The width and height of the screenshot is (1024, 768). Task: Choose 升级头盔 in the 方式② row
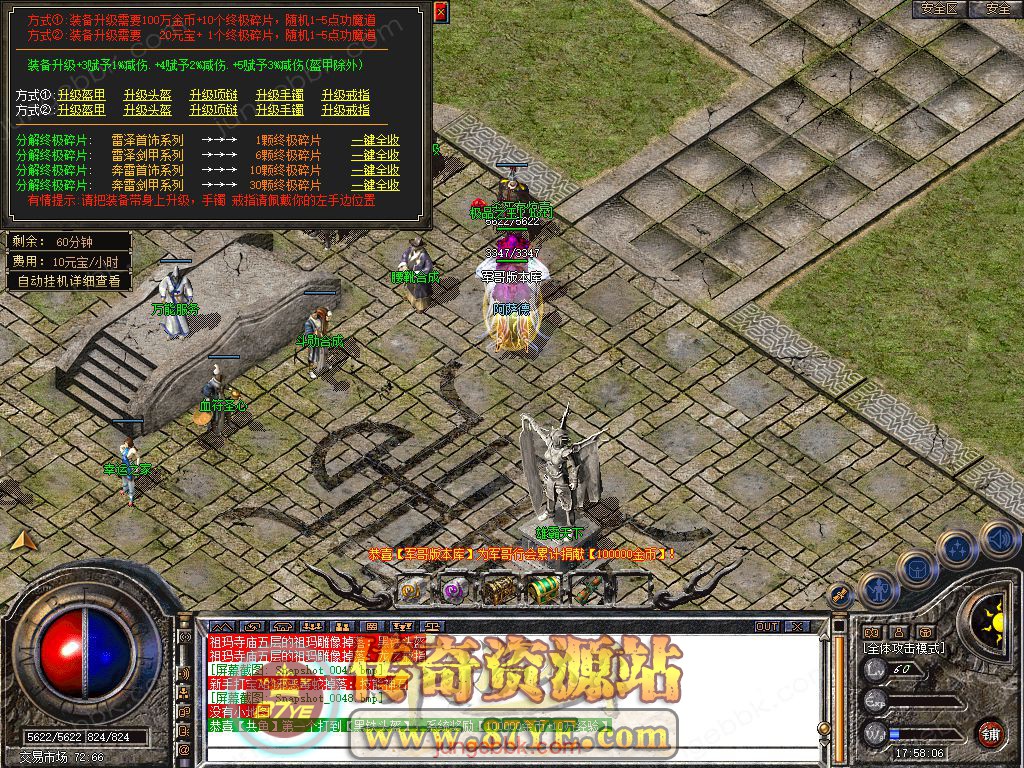click(x=147, y=110)
